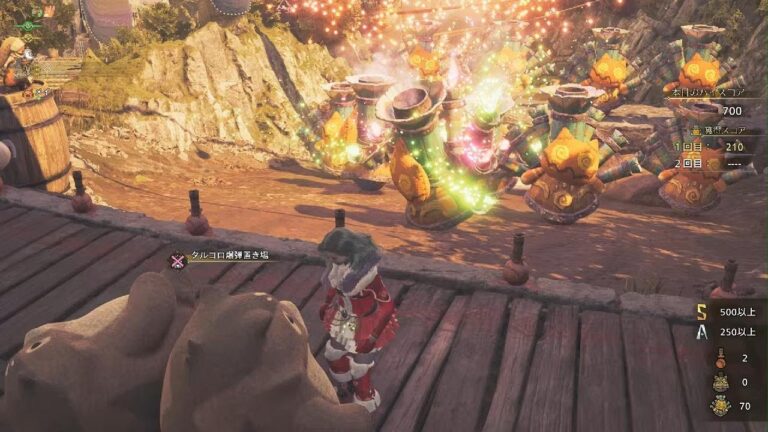Screen dimensions: 768x432
Task: Select the small barrel bomb icon
Action: [721, 357]
